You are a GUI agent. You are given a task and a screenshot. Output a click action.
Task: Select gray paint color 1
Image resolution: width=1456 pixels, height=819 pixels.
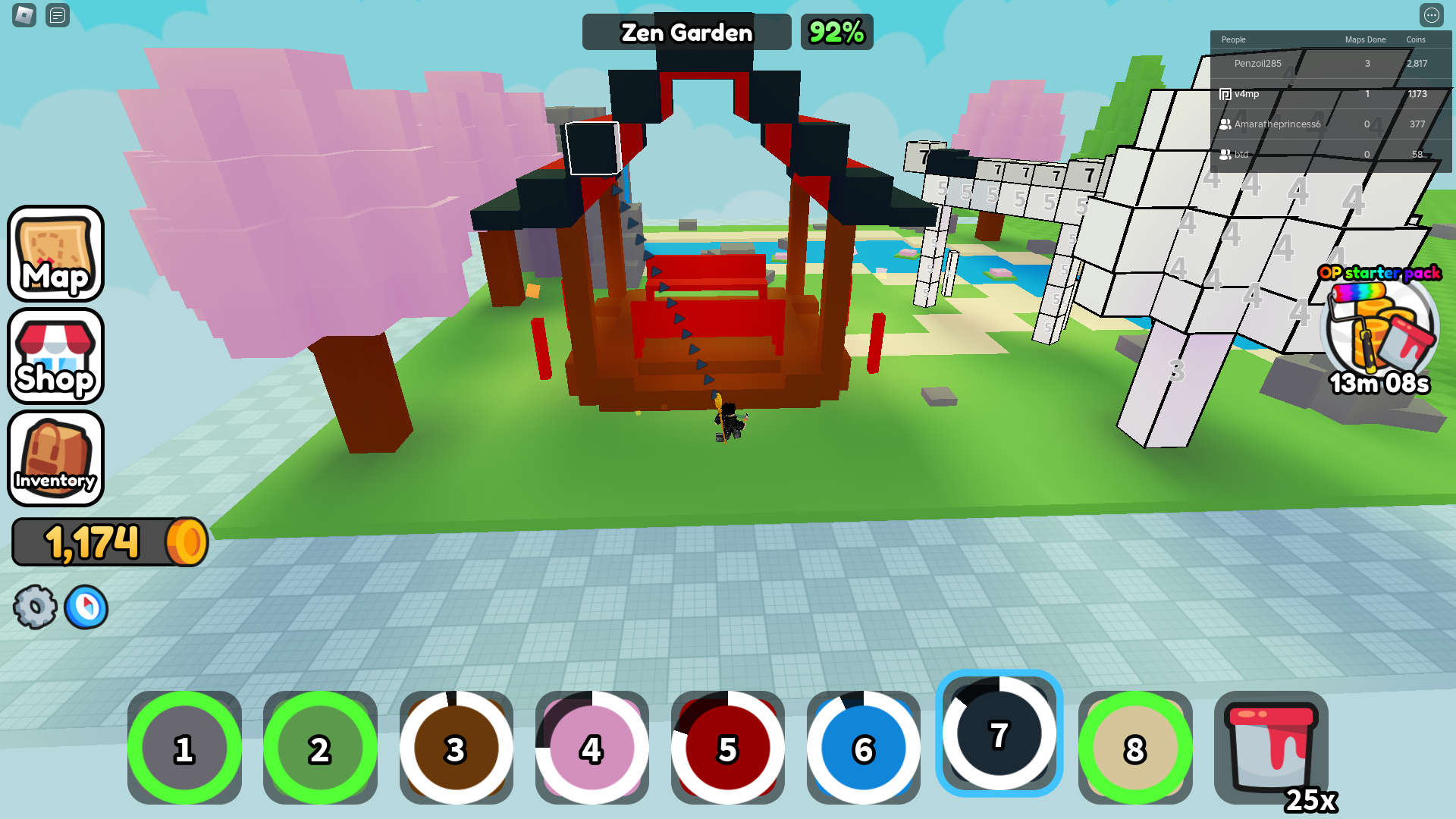pos(184,748)
